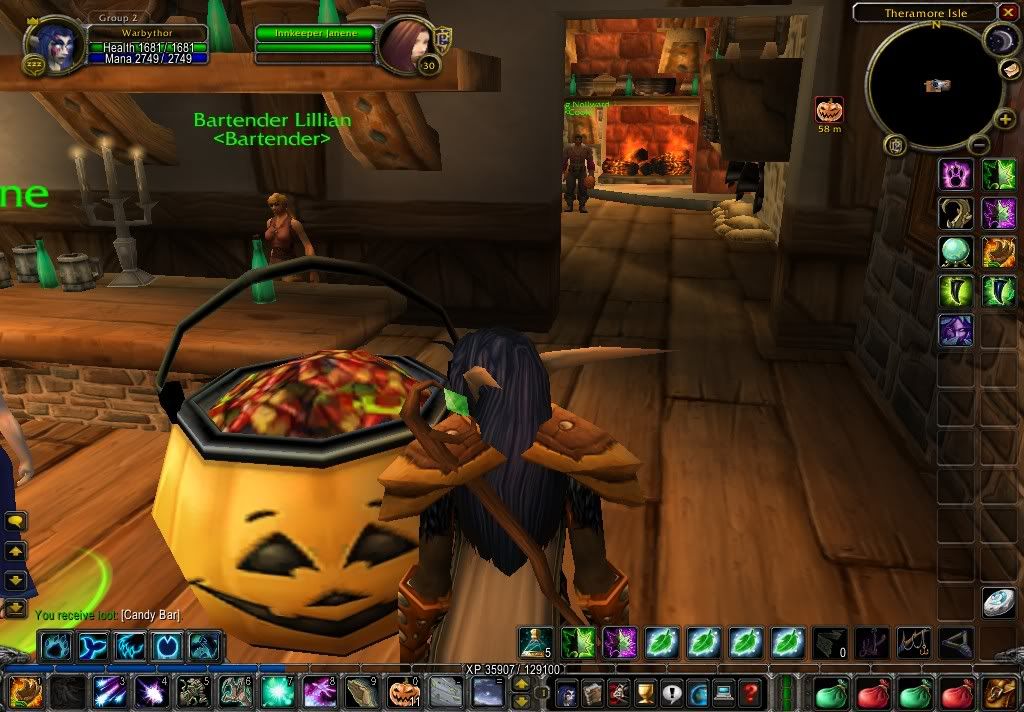
Task: Open the world map scroll icon
Action: (x=1010, y=69)
